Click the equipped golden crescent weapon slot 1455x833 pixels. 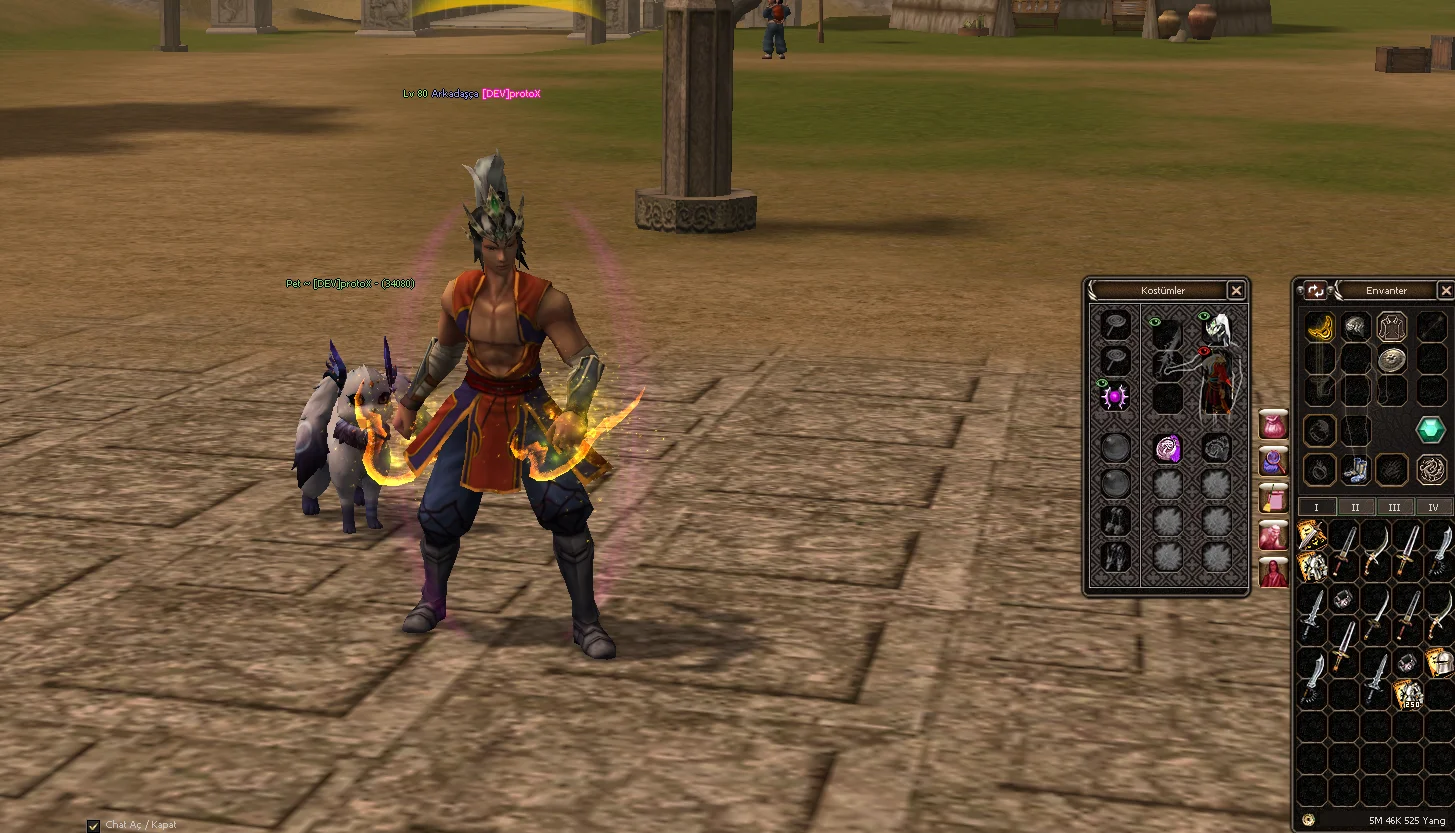[1320, 326]
